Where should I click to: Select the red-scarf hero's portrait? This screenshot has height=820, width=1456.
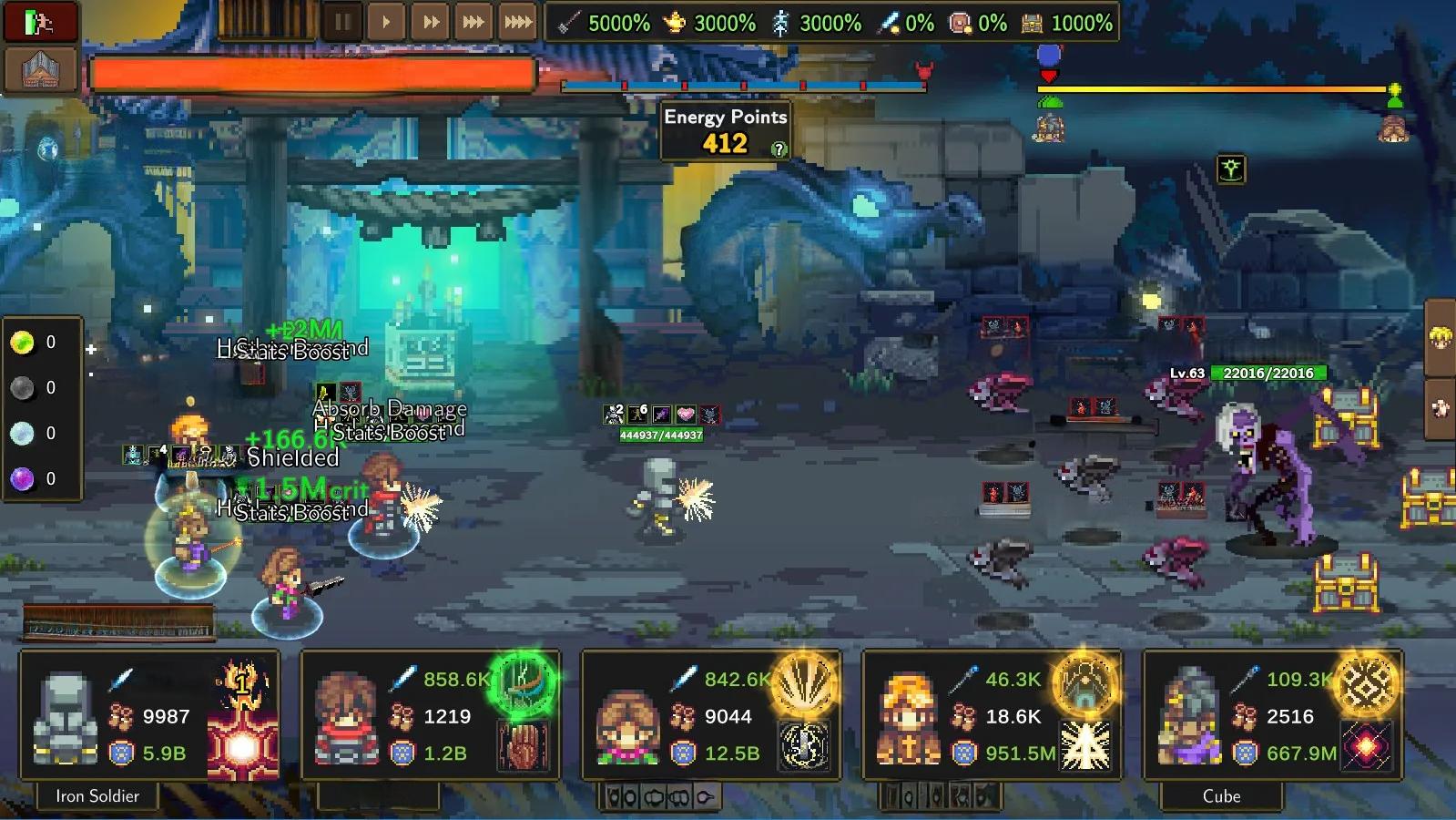click(346, 718)
